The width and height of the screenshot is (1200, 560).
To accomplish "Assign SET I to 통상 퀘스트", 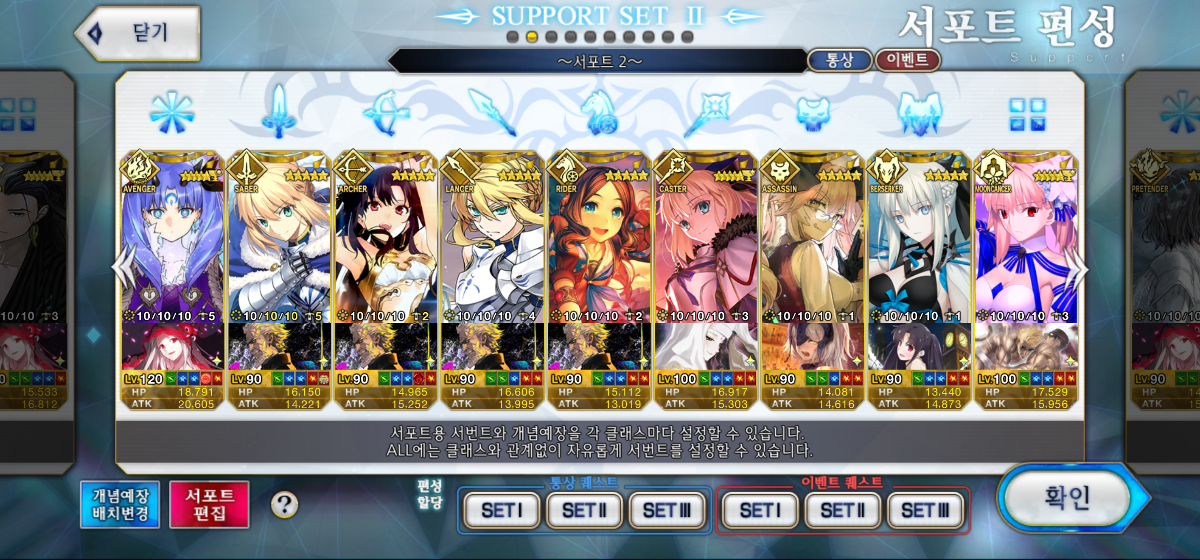I will point(502,510).
